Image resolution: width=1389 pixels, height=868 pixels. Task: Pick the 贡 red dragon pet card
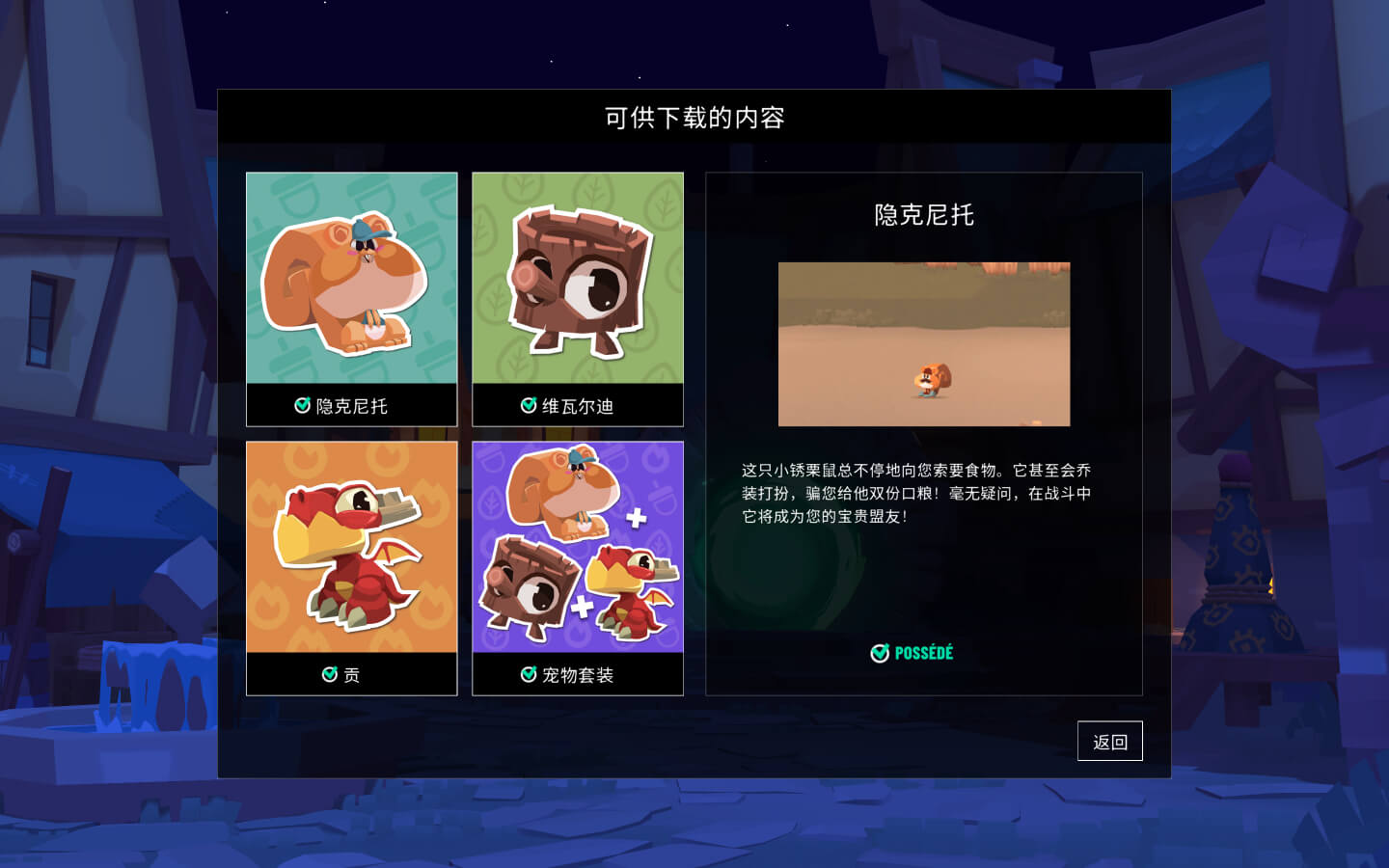tap(351, 568)
